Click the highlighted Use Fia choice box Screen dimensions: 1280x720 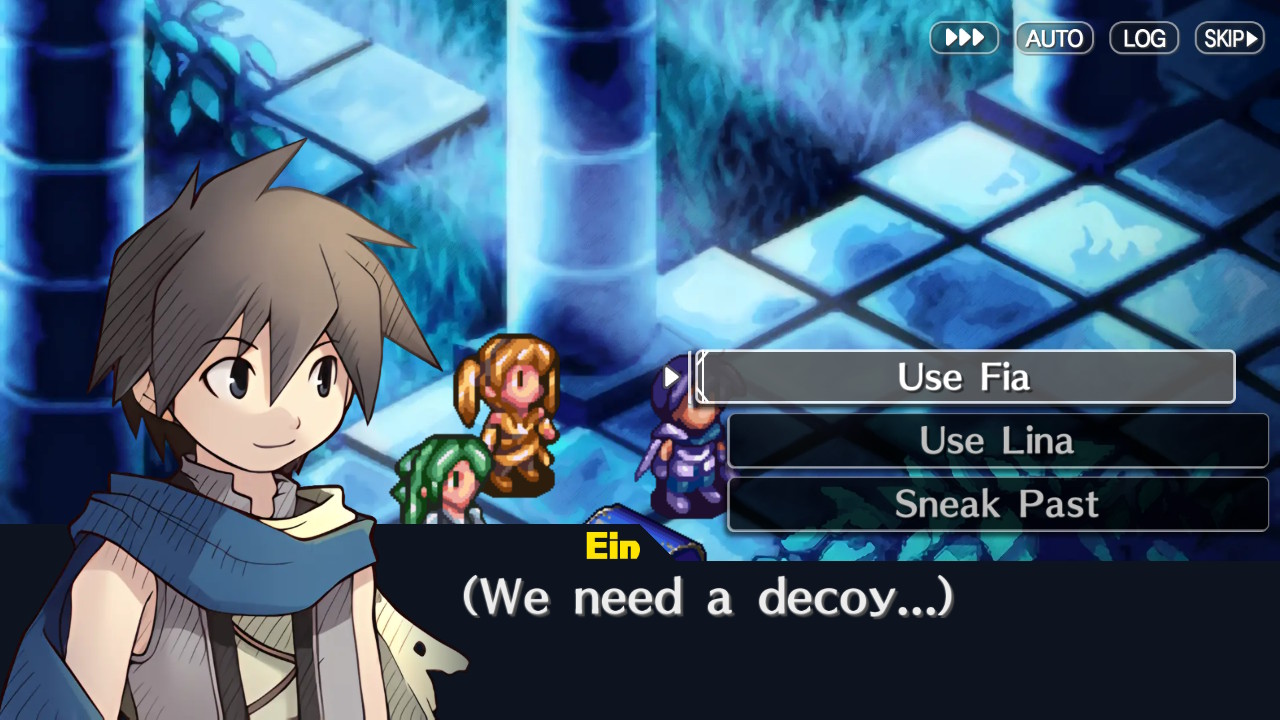click(964, 377)
